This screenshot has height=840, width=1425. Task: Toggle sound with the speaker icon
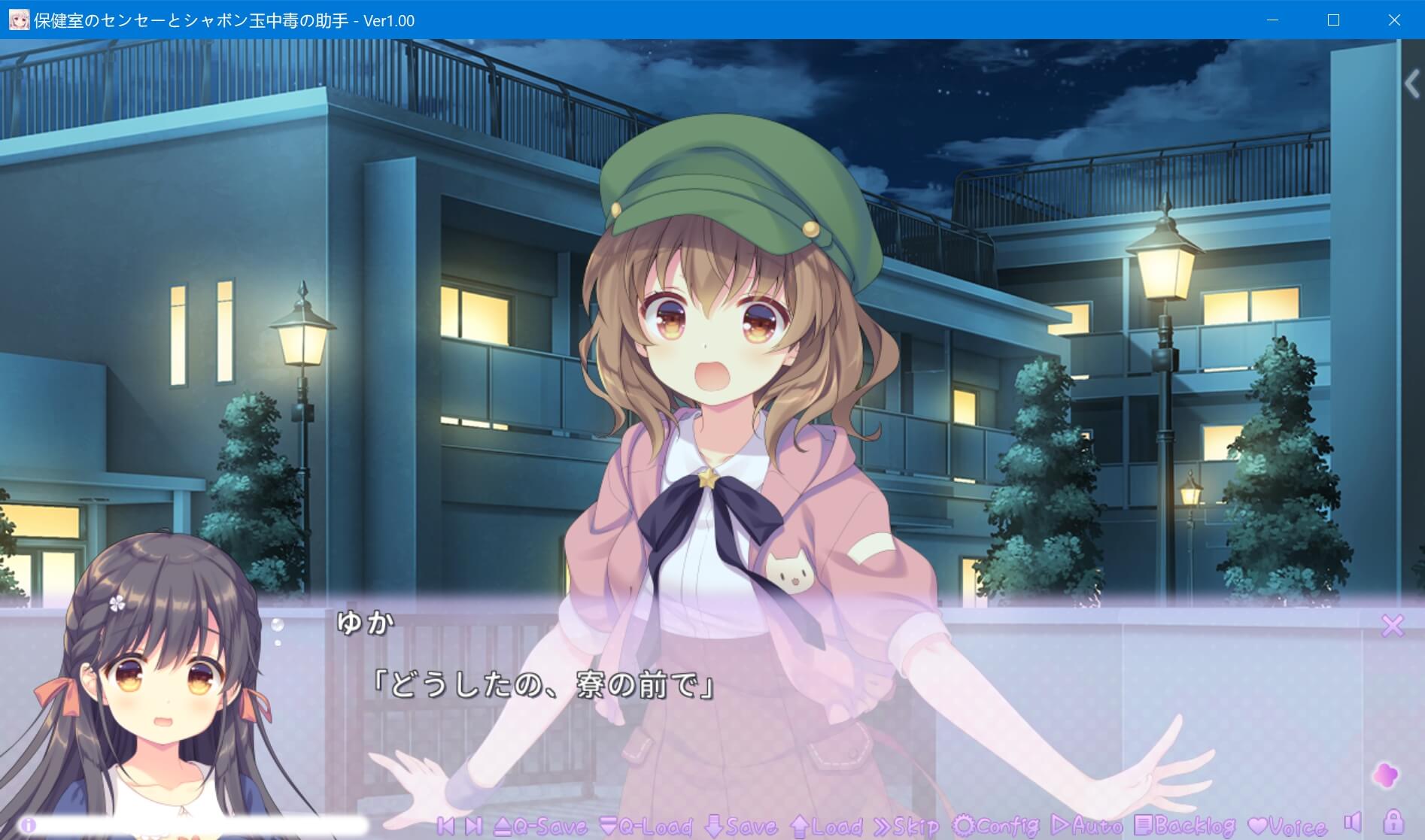click(1353, 822)
